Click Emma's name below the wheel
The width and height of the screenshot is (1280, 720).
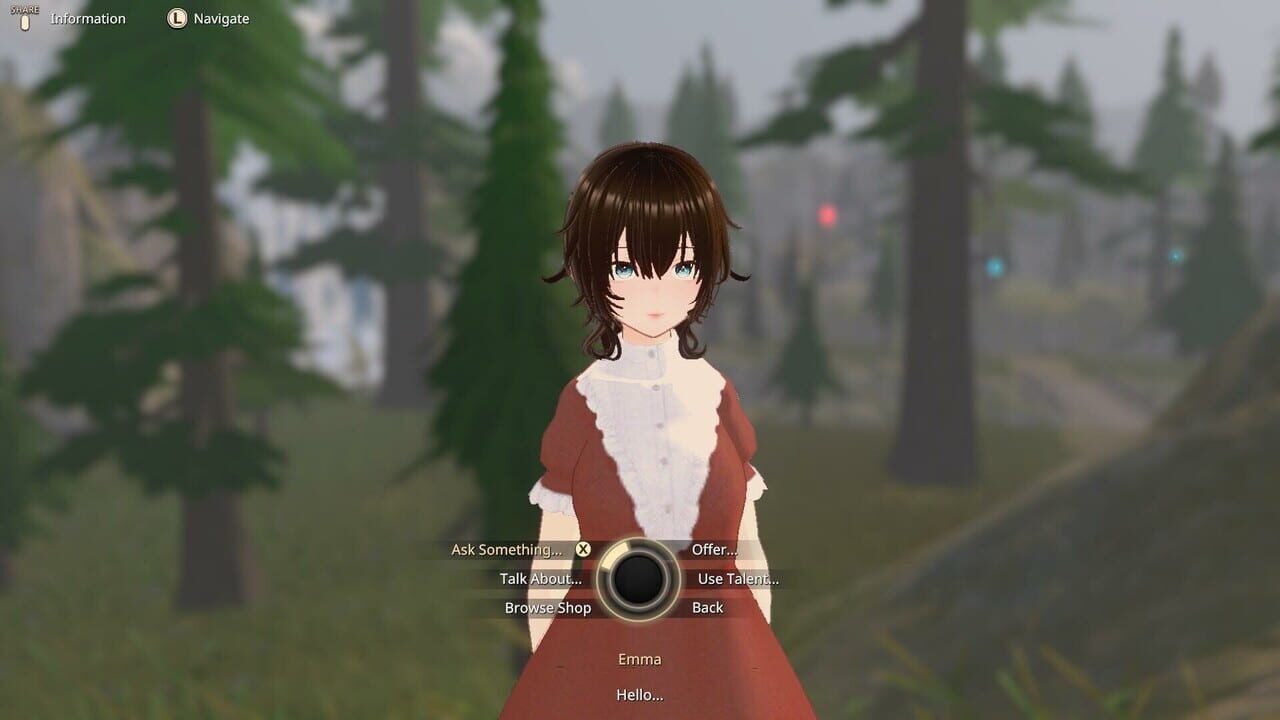point(639,659)
